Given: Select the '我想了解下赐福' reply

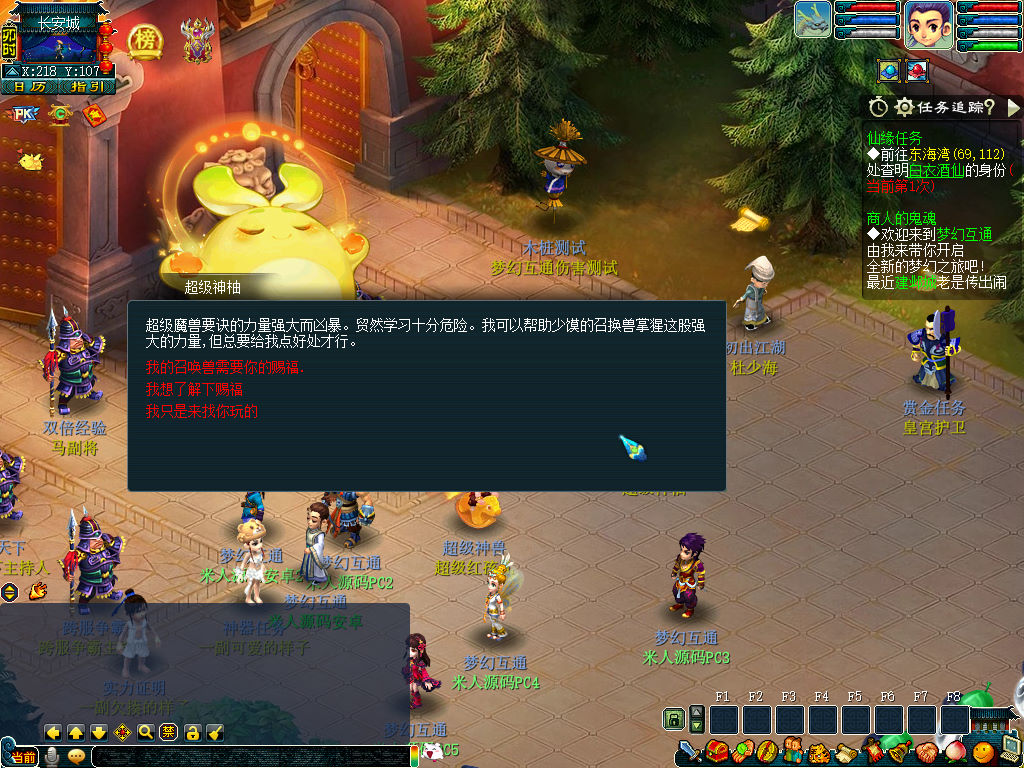Looking at the screenshot, I should click(x=194, y=389).
